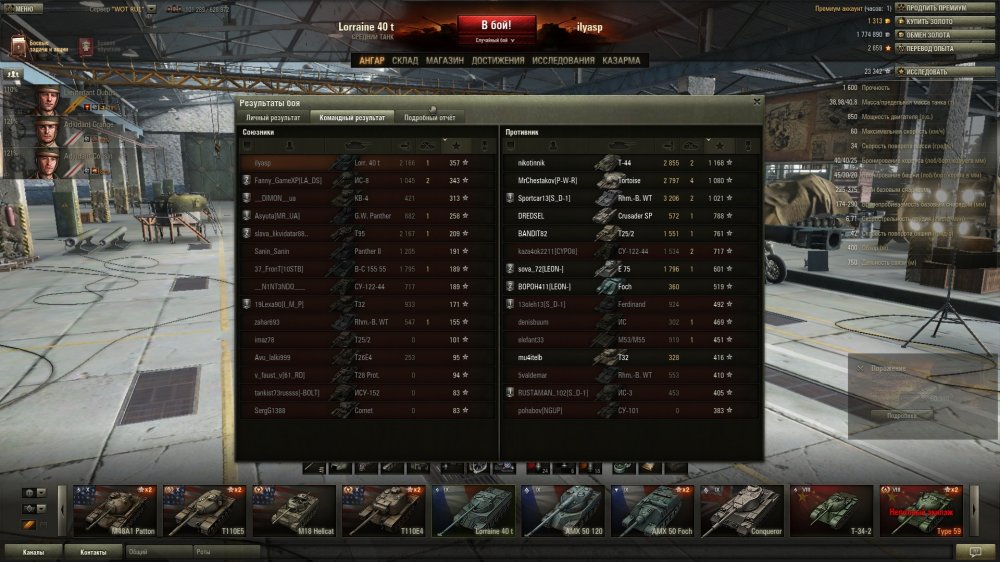This screenshot has width=1000, height=562.
Task: Start a battle with the В бой! button
Action: [x=497, y=25]
